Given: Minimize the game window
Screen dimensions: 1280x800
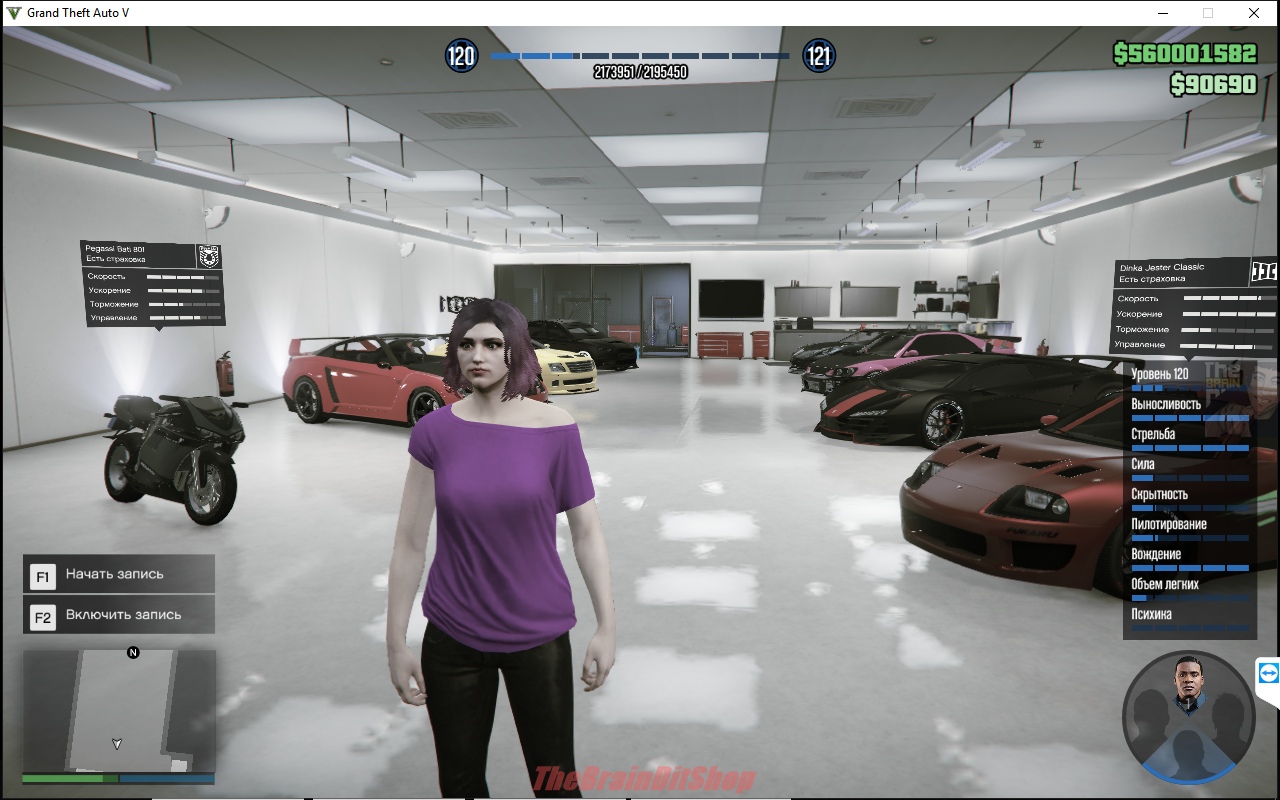Looking at the screenshot, I should pyautogui.click(x=1163, y=13).
